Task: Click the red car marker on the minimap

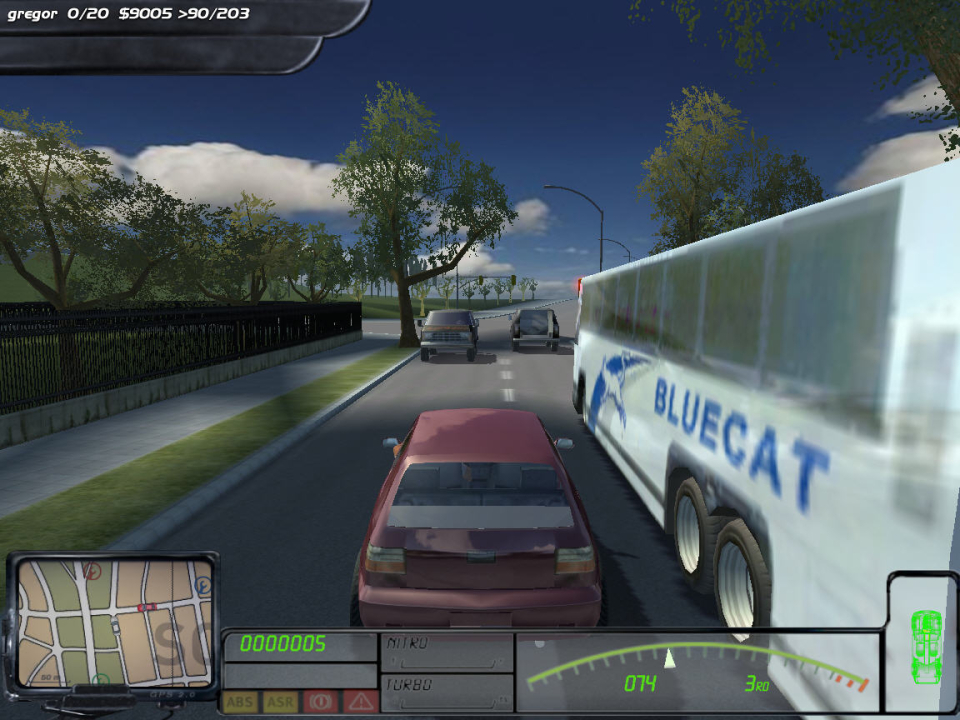Action: coord(147,607)
